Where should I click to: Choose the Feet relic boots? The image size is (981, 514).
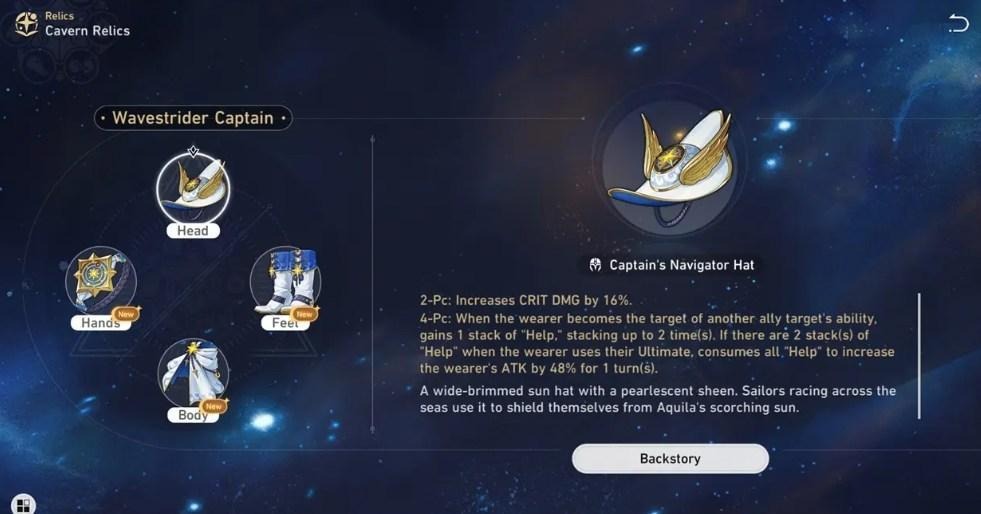(285, 281)
